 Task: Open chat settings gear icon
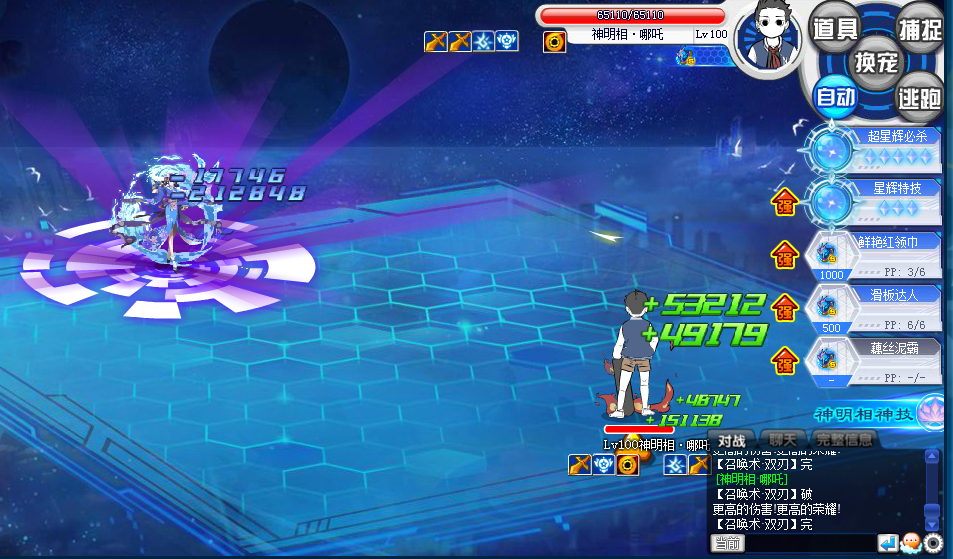click(933, 543)
